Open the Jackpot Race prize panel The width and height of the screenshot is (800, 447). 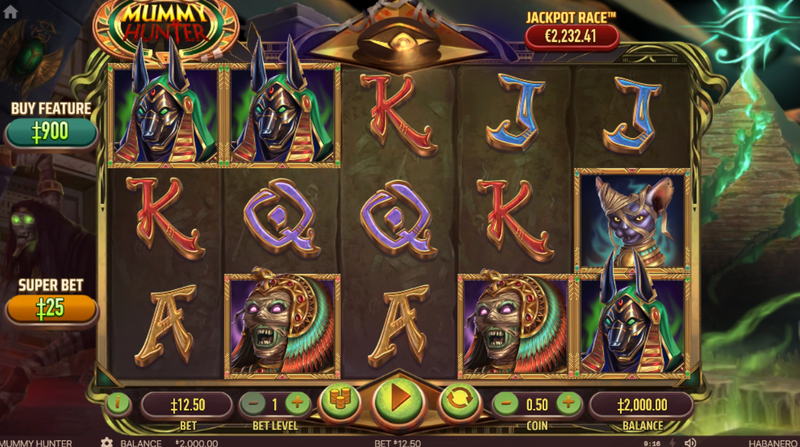pos(572,37)
